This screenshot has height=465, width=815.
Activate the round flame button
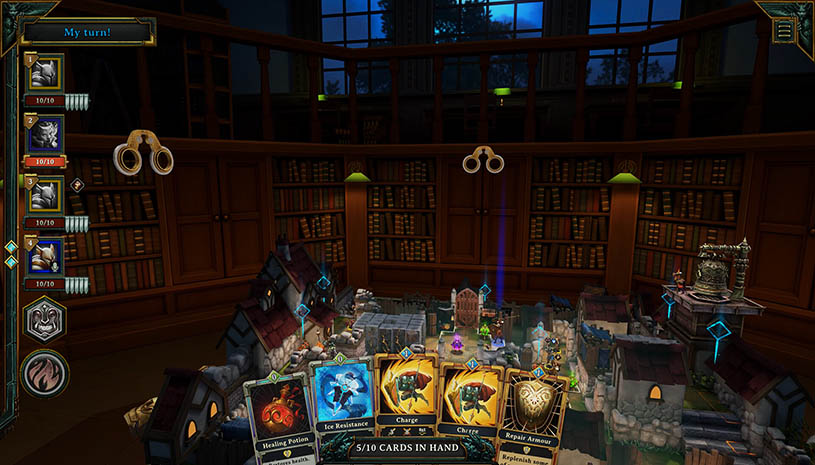click(45, 374)
